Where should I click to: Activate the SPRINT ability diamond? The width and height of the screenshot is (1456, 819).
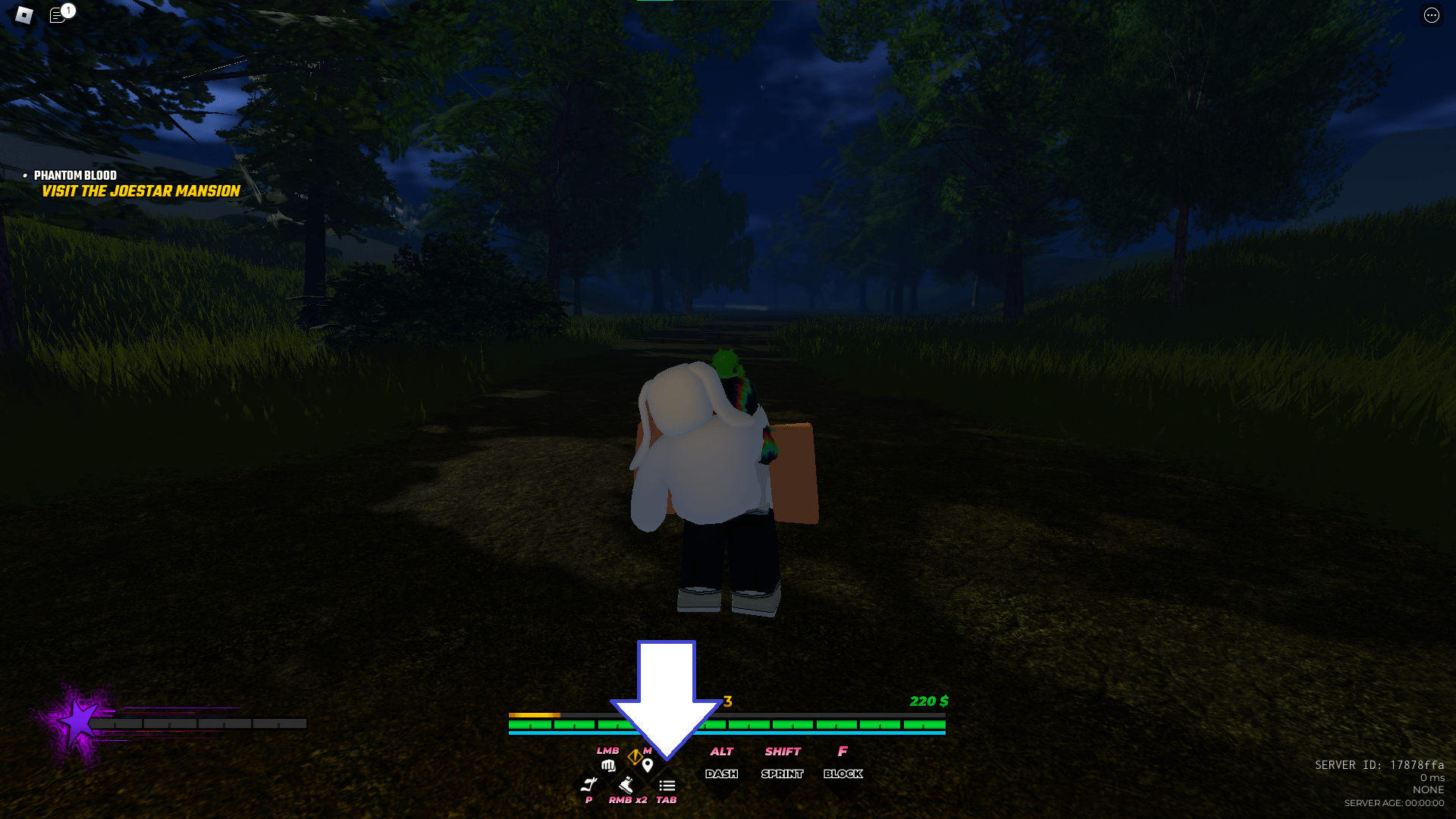(783, 774)
